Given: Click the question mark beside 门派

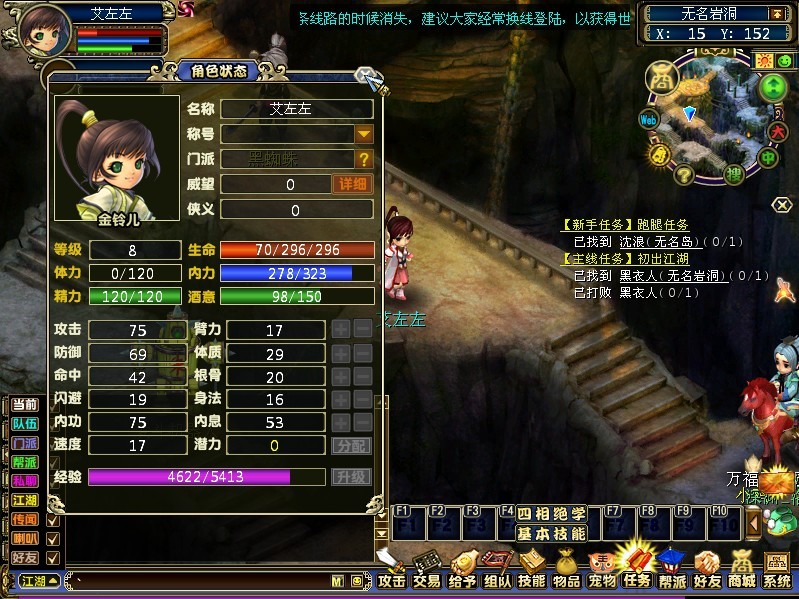Looking at the screenshot, I should pos(364,159).
